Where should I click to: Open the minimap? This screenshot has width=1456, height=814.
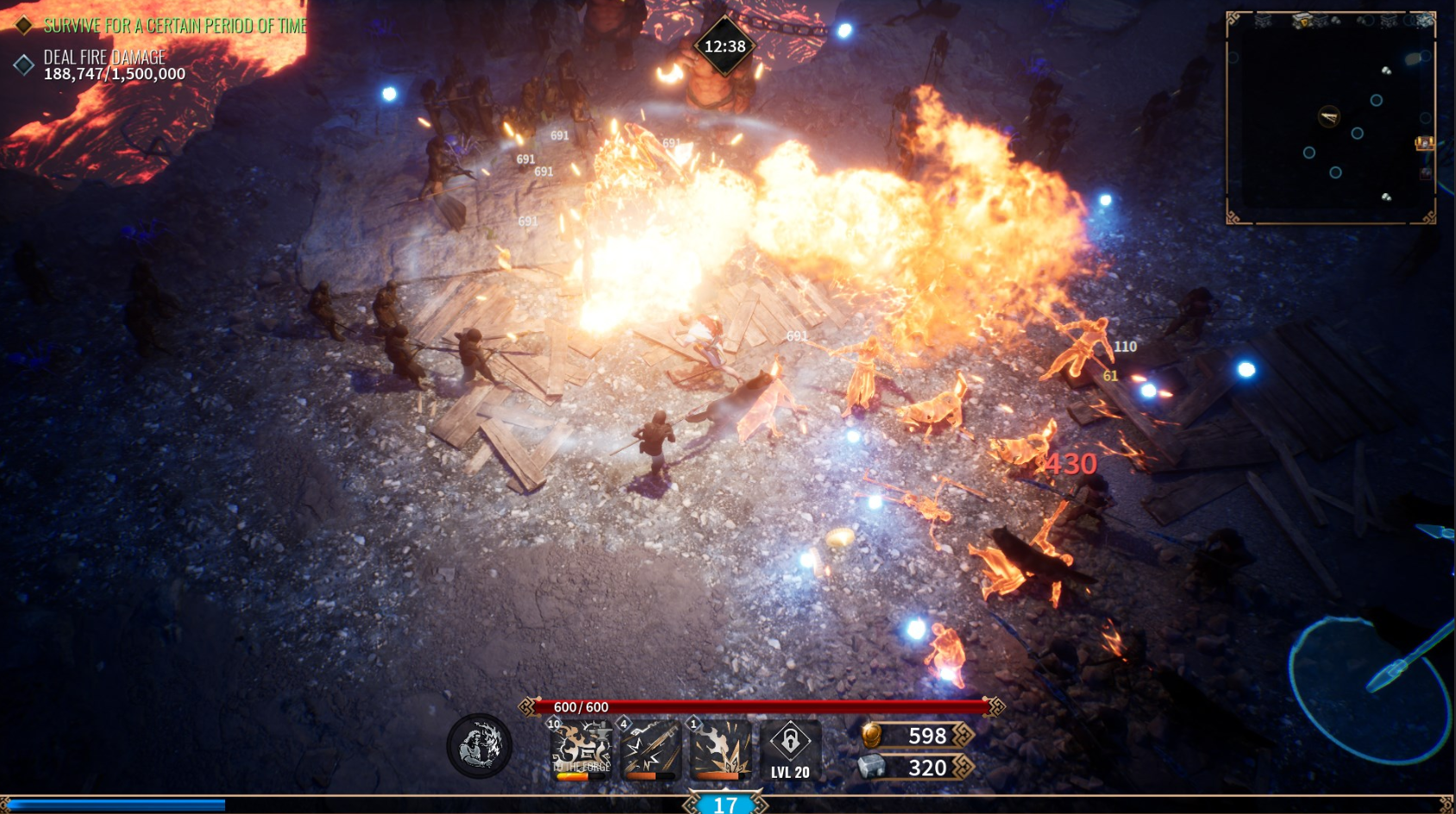click(1330, 118)
